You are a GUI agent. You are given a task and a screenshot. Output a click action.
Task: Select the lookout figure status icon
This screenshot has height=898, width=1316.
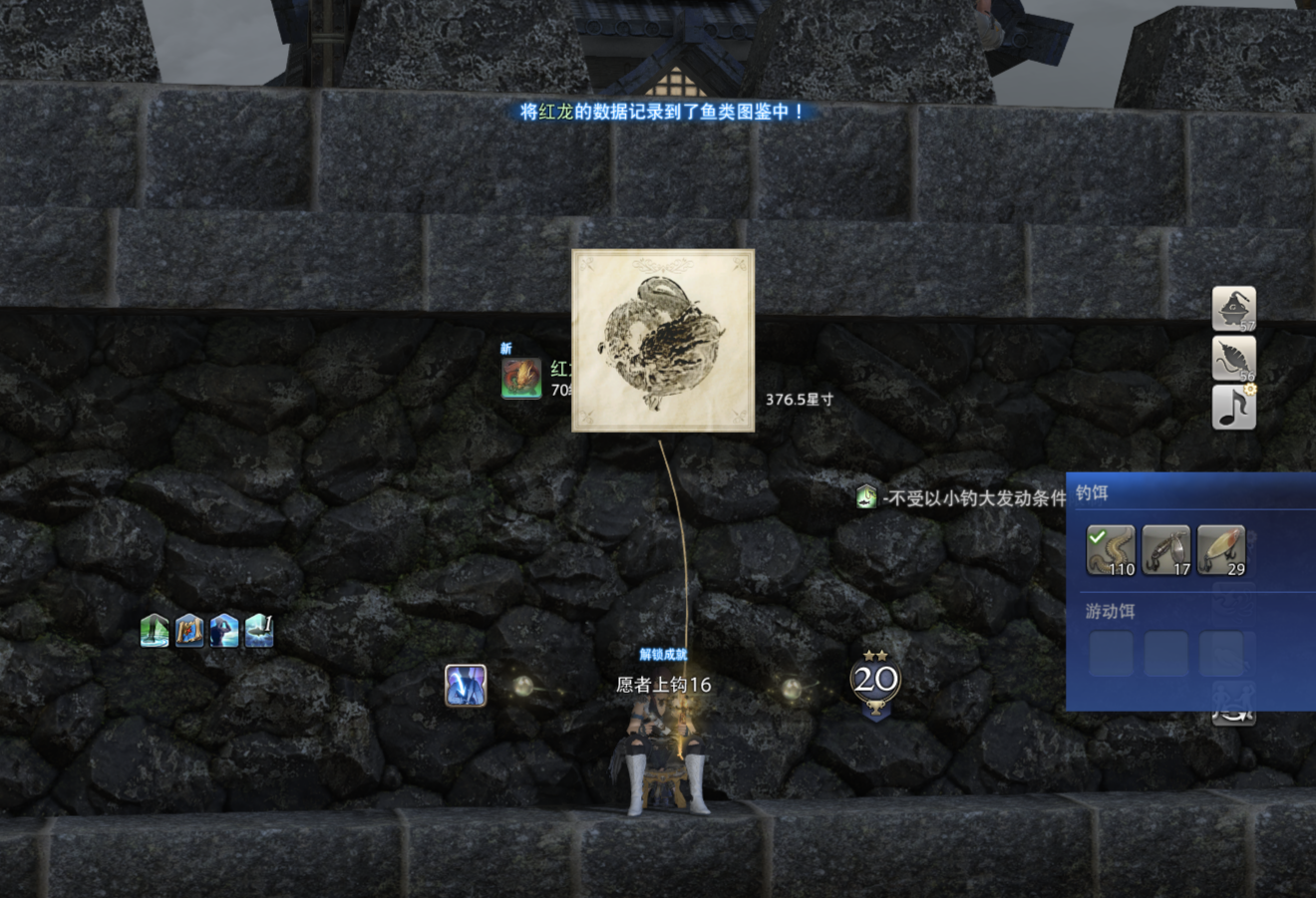(x=224, y=631)
